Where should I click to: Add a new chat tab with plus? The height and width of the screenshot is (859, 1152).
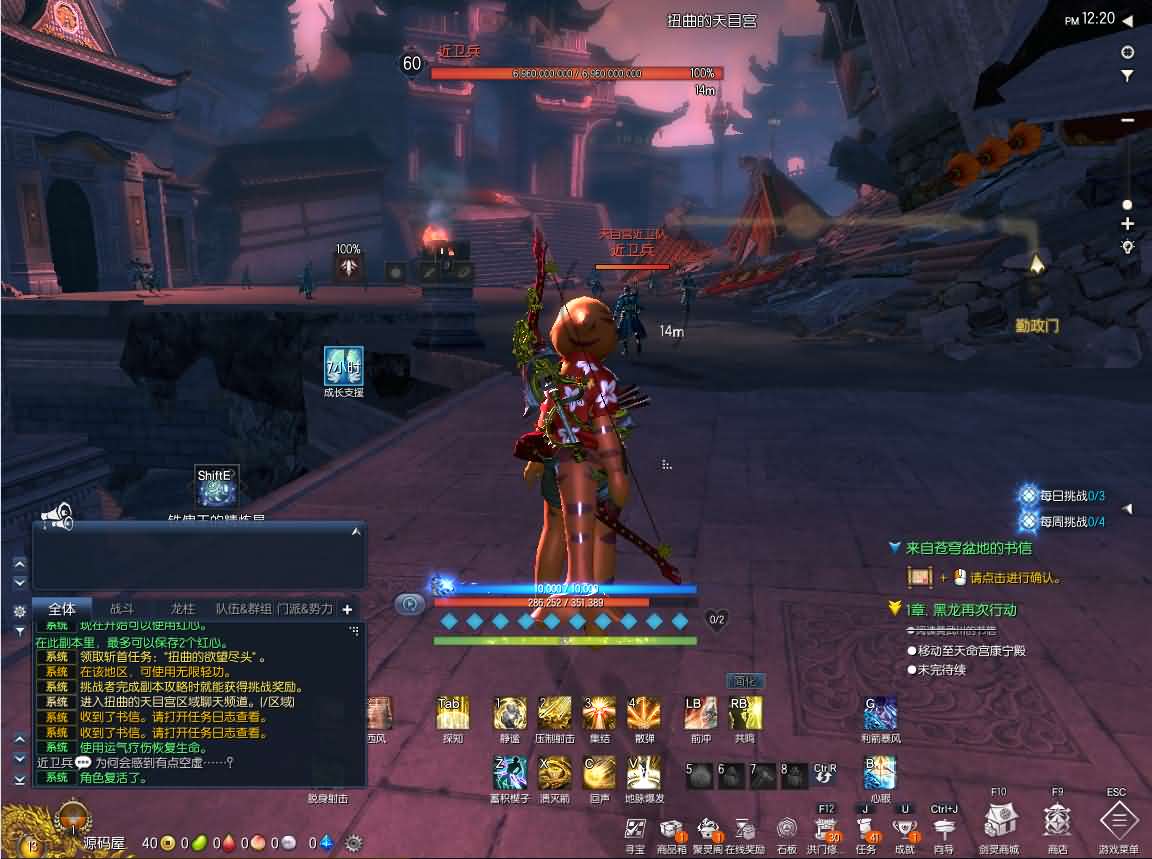pos(347,609)
